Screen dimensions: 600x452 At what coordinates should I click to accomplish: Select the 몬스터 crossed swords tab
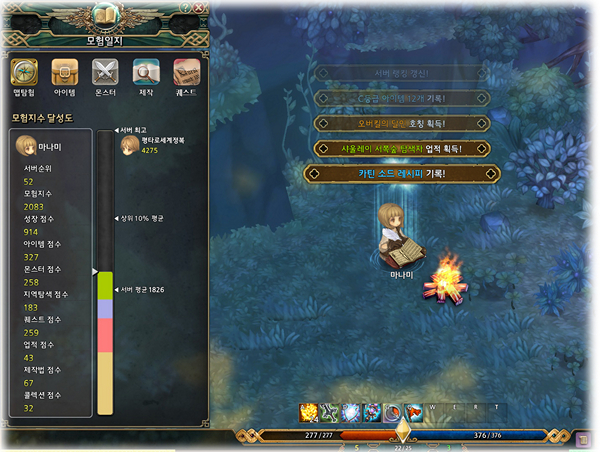click(x=106, y=76)
